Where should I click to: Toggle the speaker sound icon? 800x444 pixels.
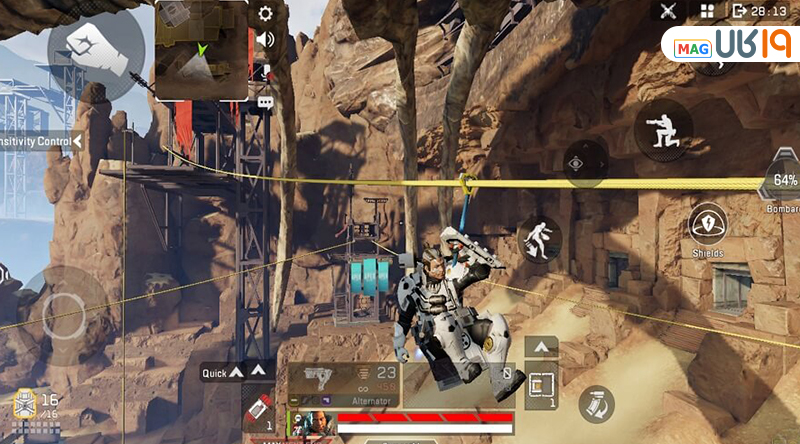click(x=265, y=41)
